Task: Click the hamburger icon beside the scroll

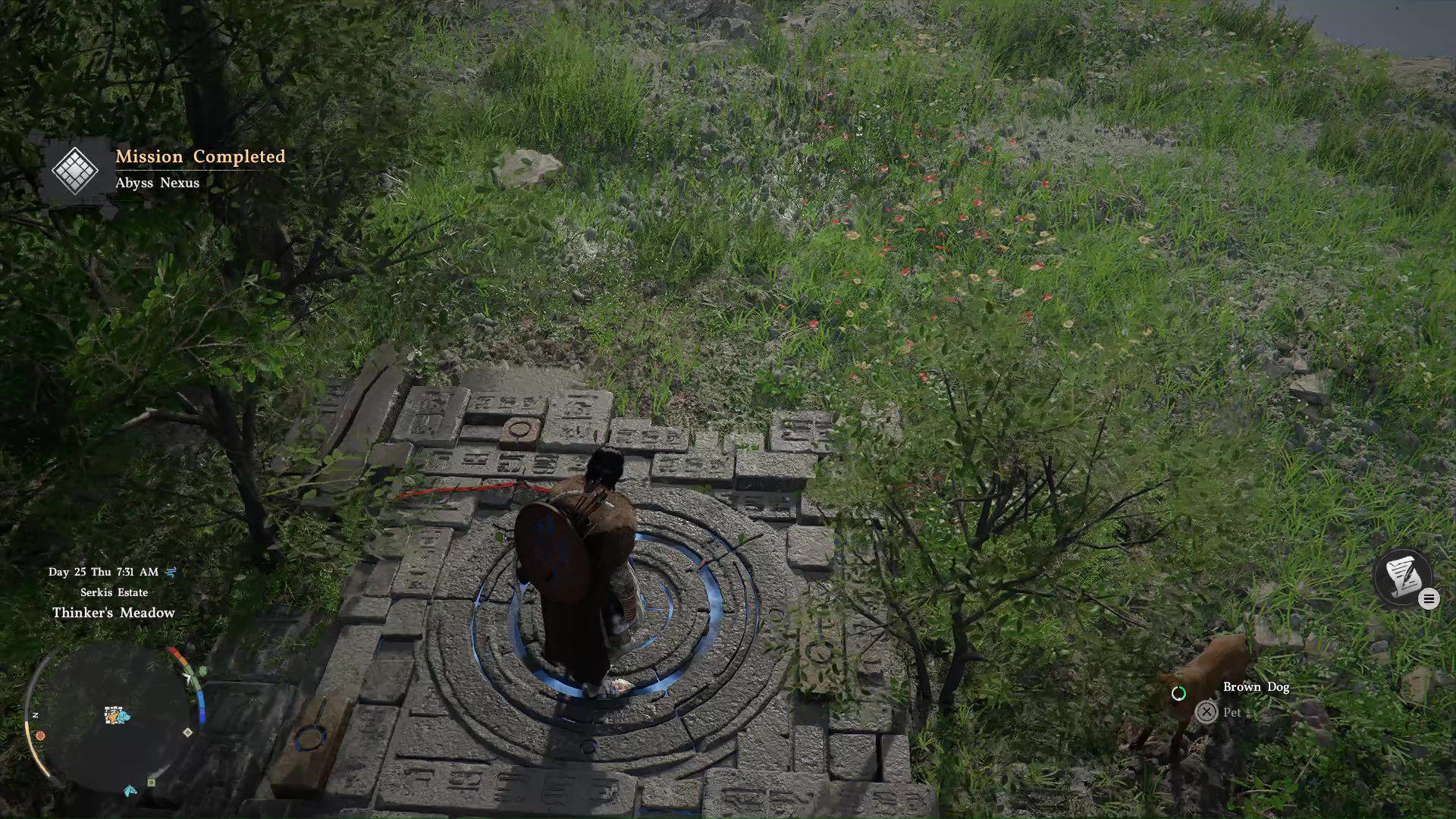Action: 1429,599
